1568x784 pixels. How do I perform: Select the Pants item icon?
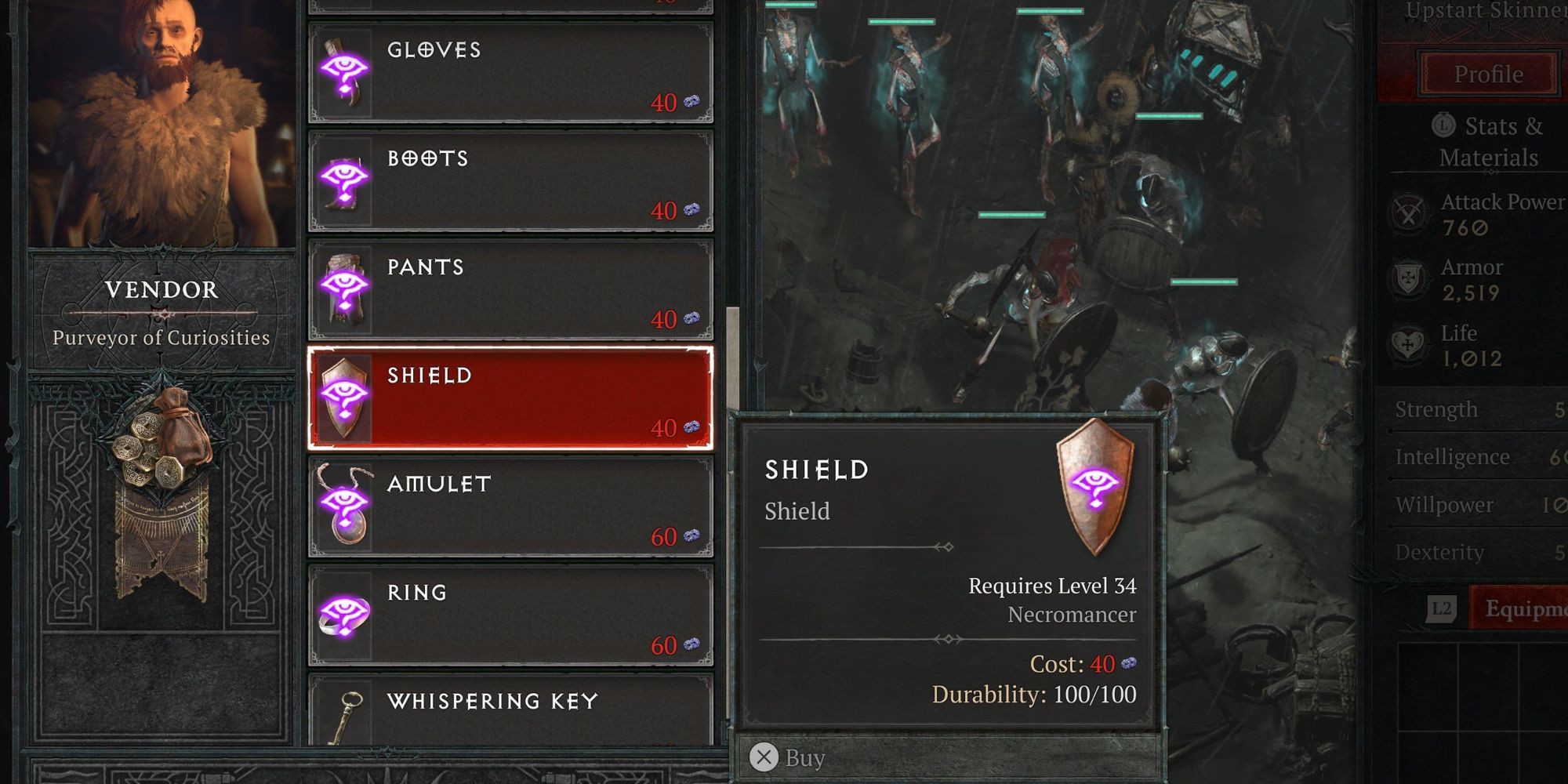pyautogui.click(x=345, y=290)
